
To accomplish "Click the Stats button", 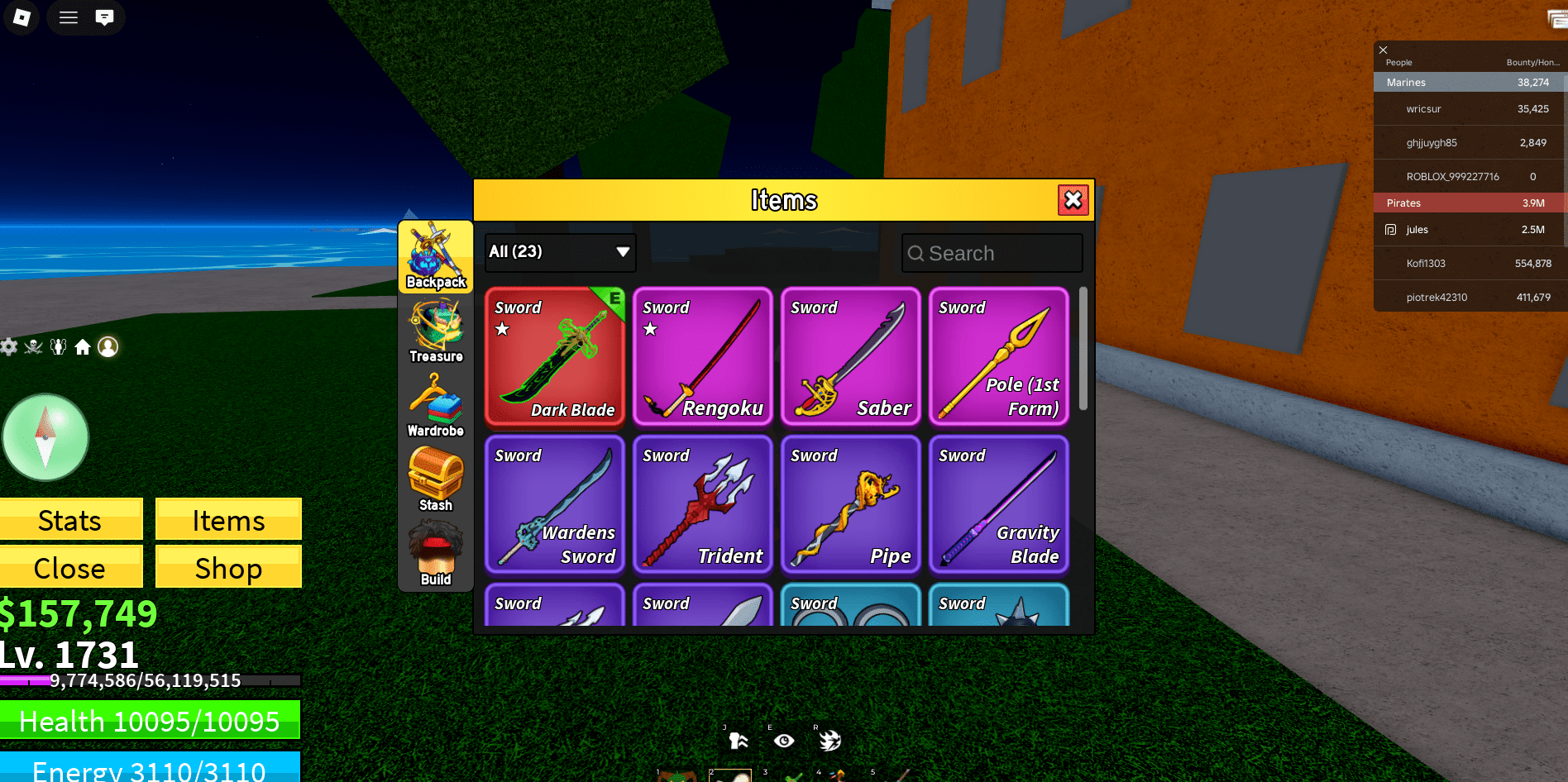I will pos(70,520).
